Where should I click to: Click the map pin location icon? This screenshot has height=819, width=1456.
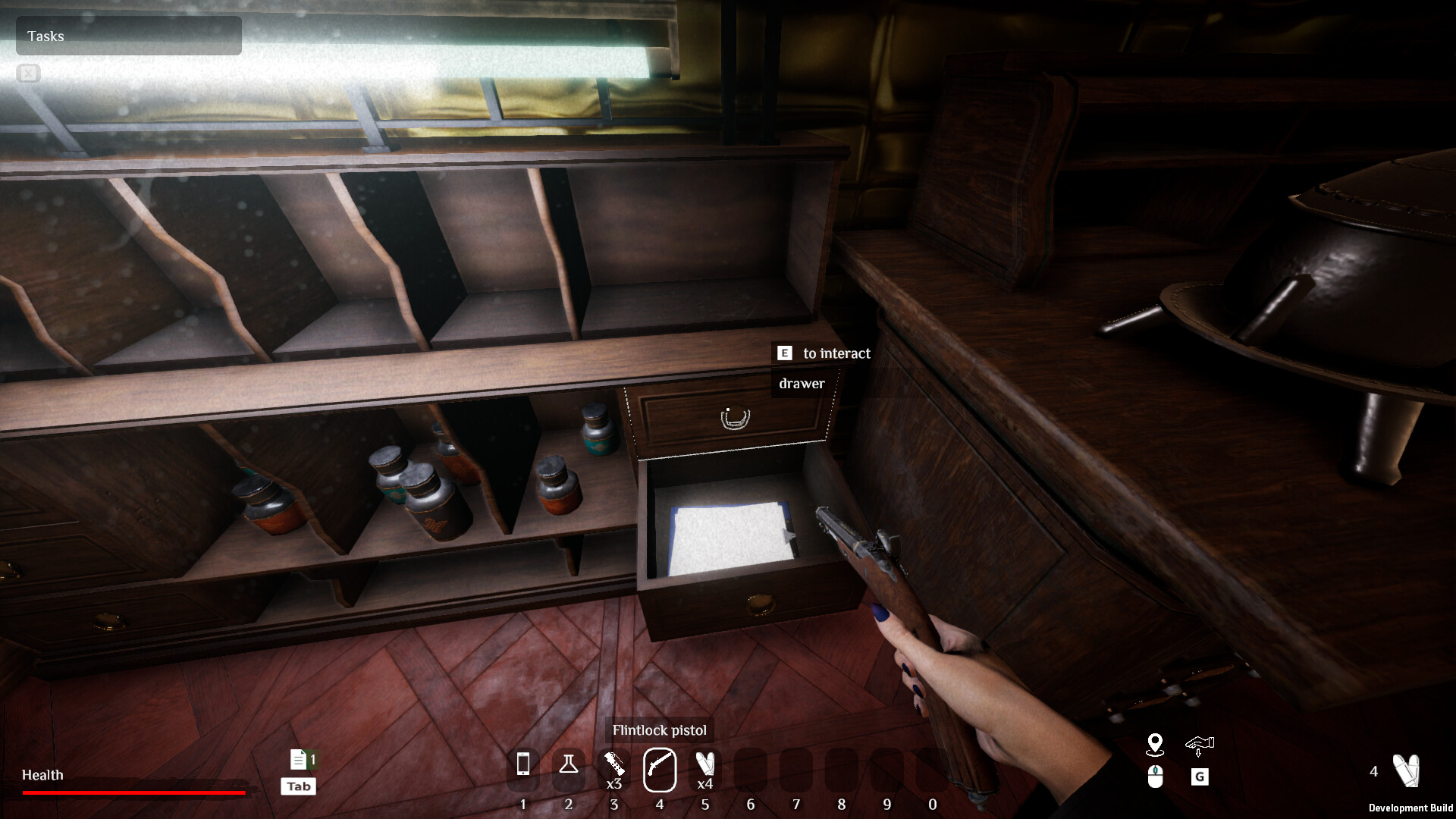tap(1155, 745)
